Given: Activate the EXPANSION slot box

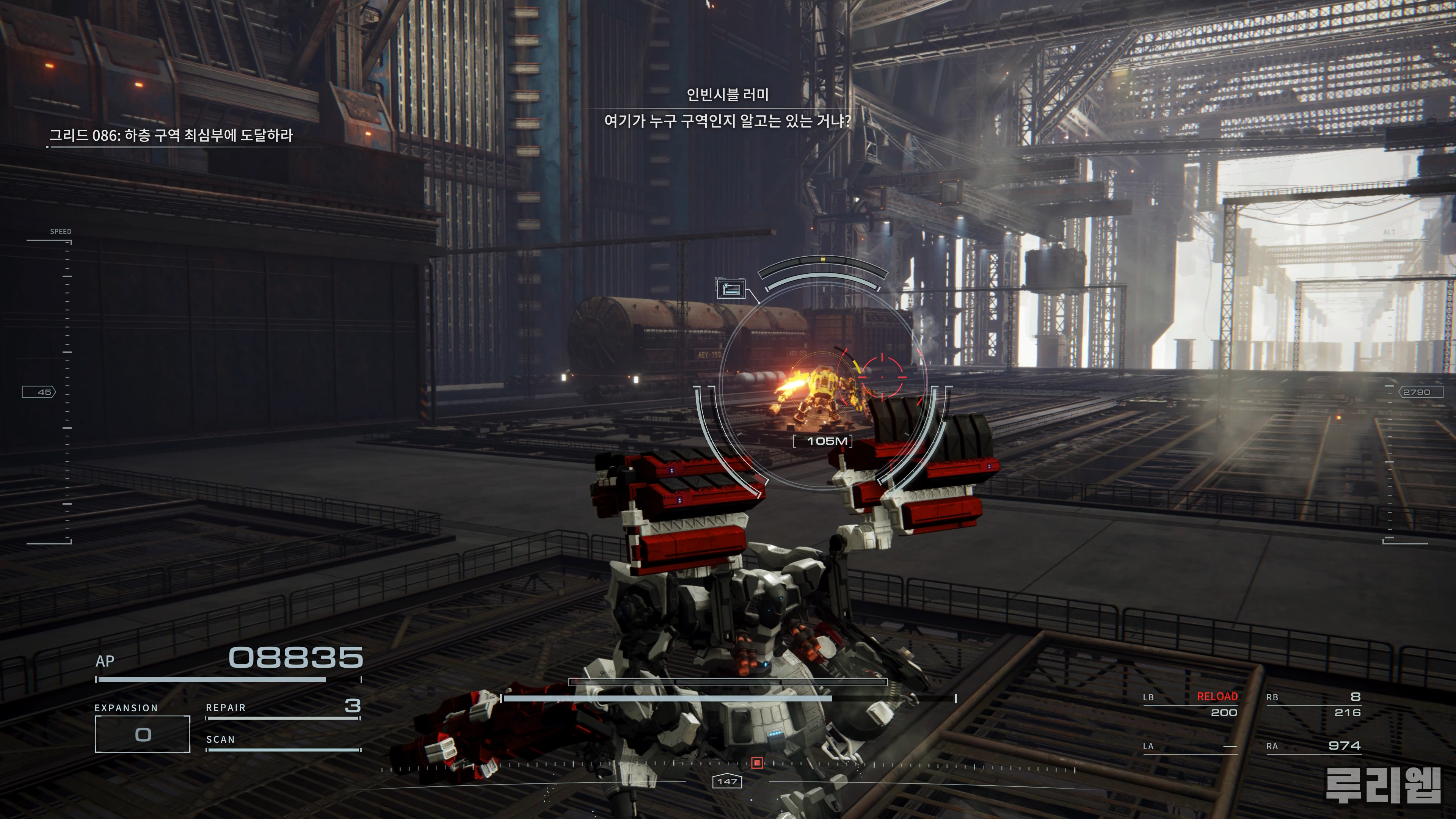Looking at the screenshot, I should pos(143,734).
